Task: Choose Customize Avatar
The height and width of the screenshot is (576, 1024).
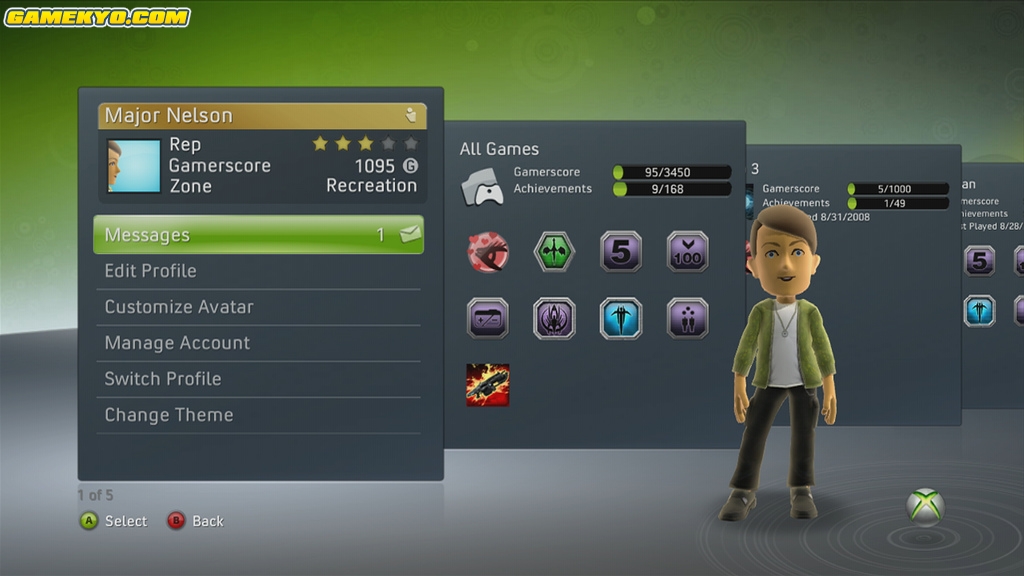Action: point(258,307)
